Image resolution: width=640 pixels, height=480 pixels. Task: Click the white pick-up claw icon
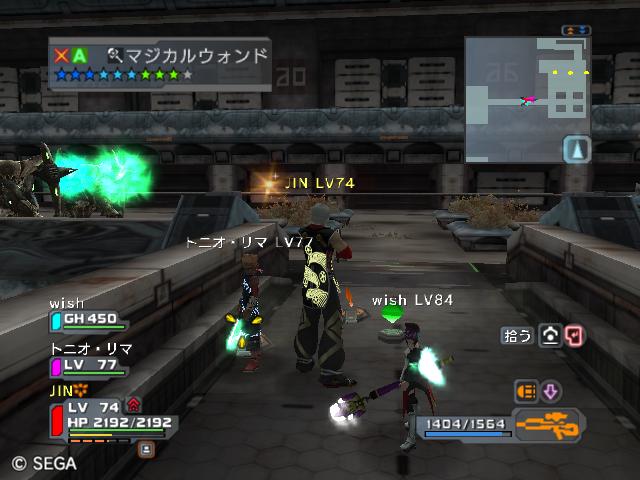(550, 337)
